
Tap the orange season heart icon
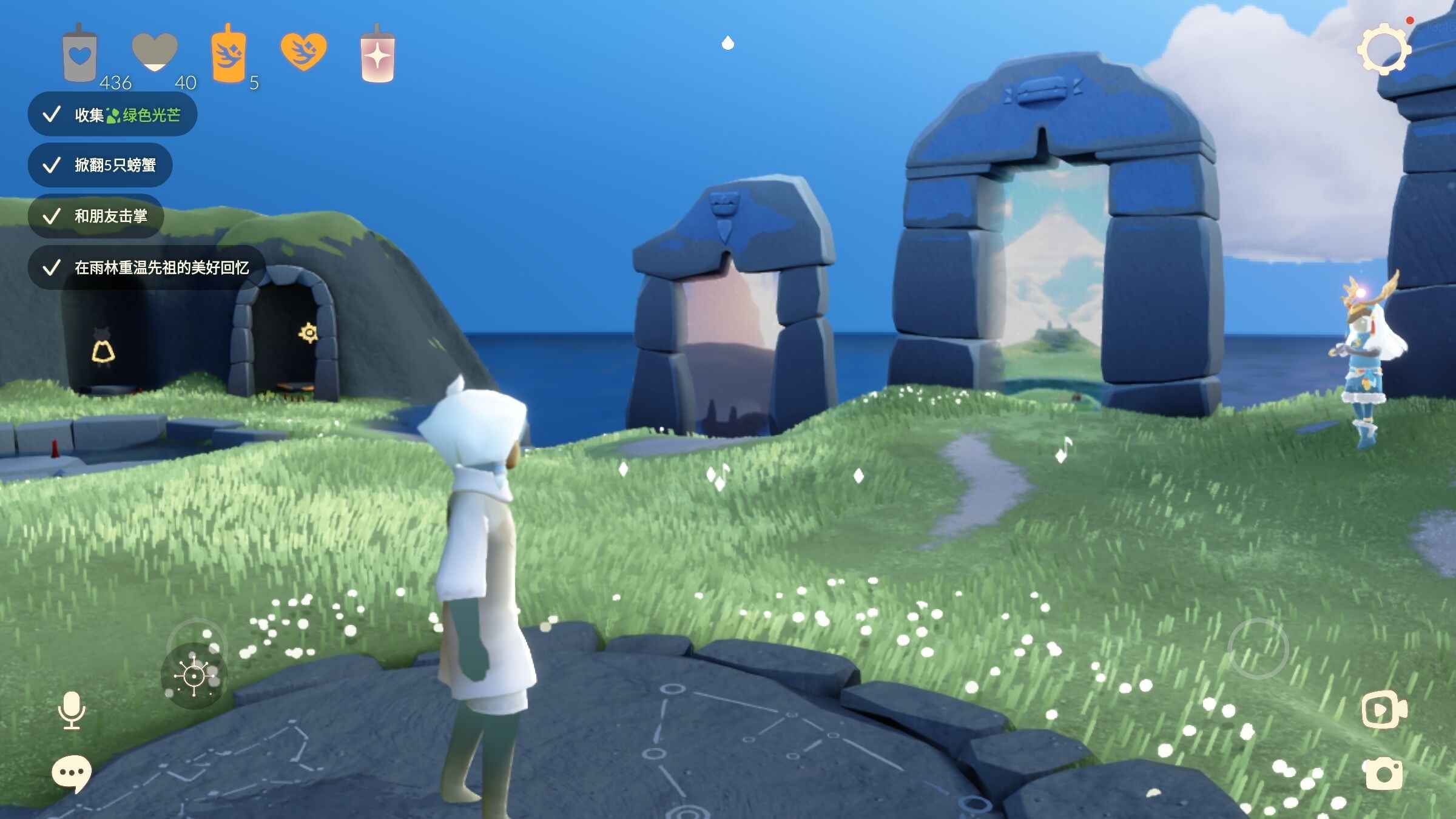pyautogui.click(x=303, y=52)
